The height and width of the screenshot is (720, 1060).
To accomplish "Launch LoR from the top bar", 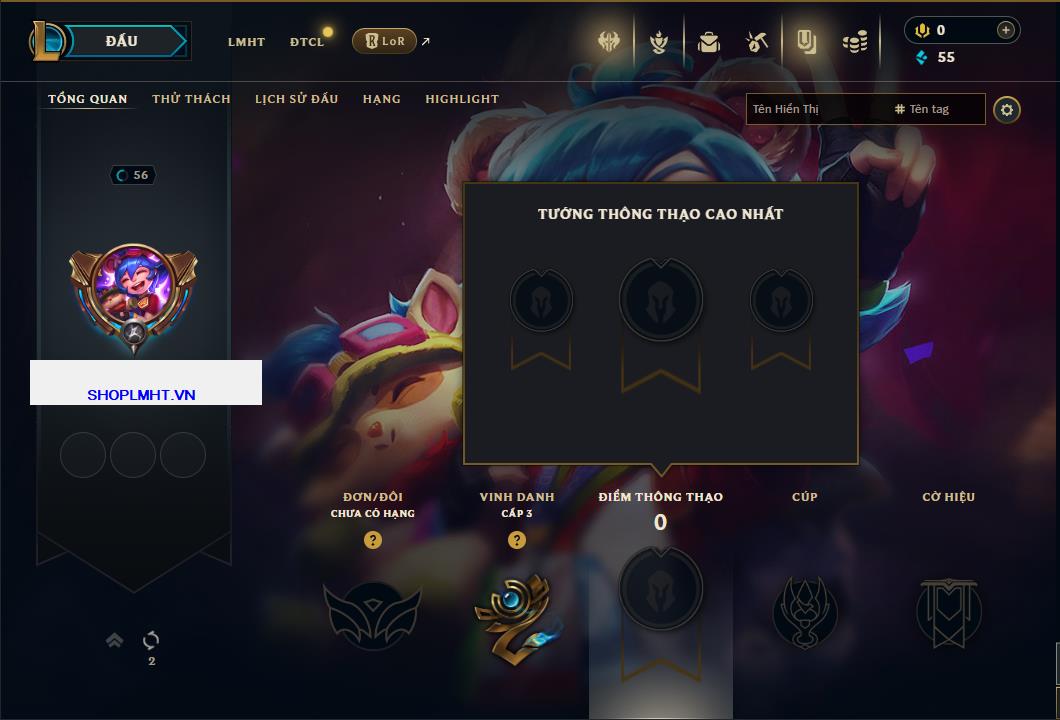I will pyautogui.click(x=384, y=41).
